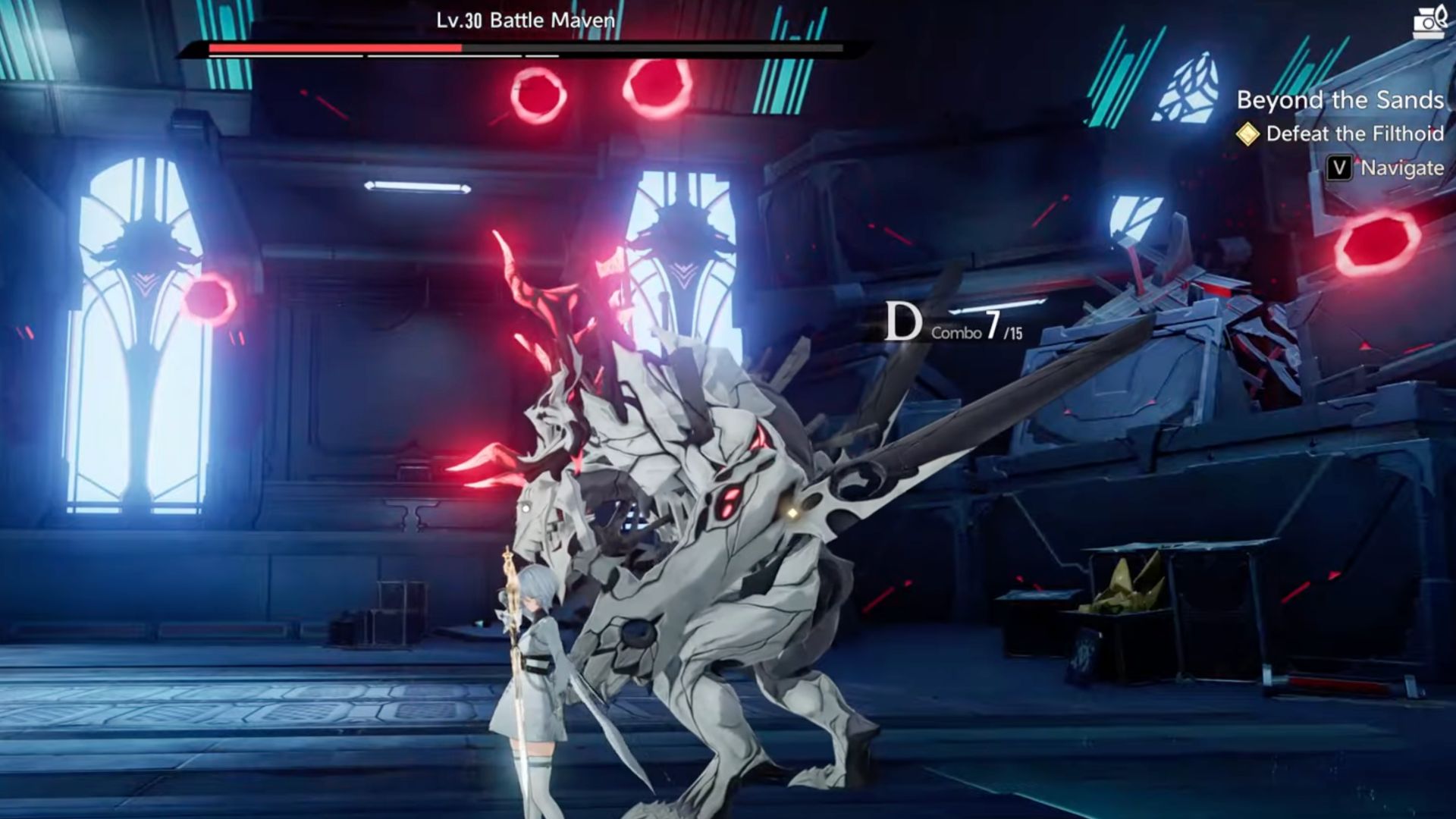The width and height of the screenshot is (1456, 819).
Task: Select the Beyond the Sands quest tracker
Action: tap(1340, 100)
